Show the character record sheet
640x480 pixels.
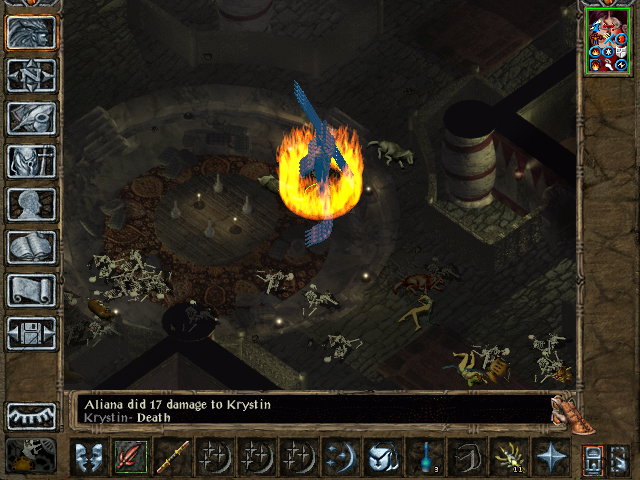tap(31, 204)
